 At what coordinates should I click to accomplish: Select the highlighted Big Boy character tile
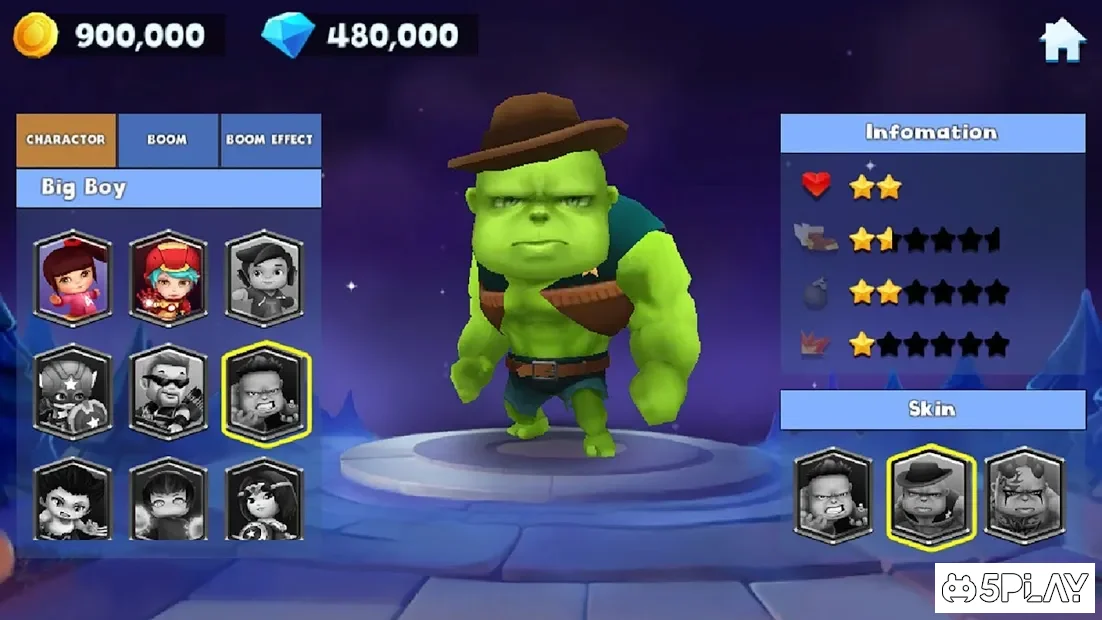click(x=265, y=392)
